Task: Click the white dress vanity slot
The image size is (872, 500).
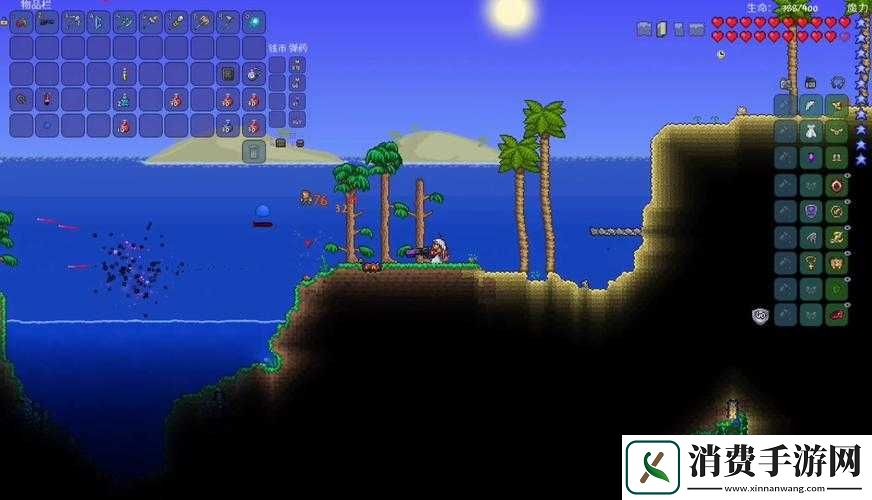Action: tap(811, 131)
